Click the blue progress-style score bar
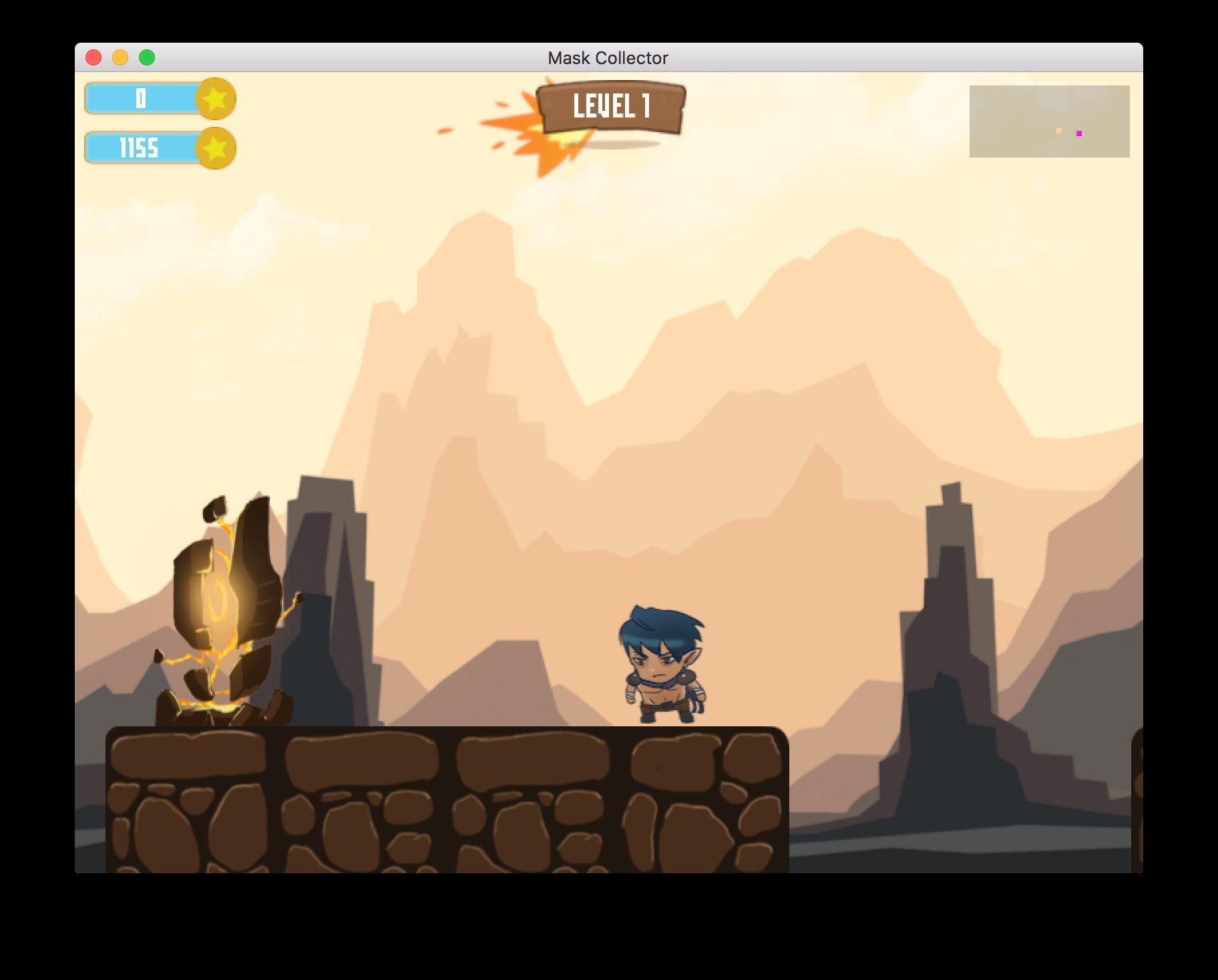1218x980 pixels. [141, 99]
